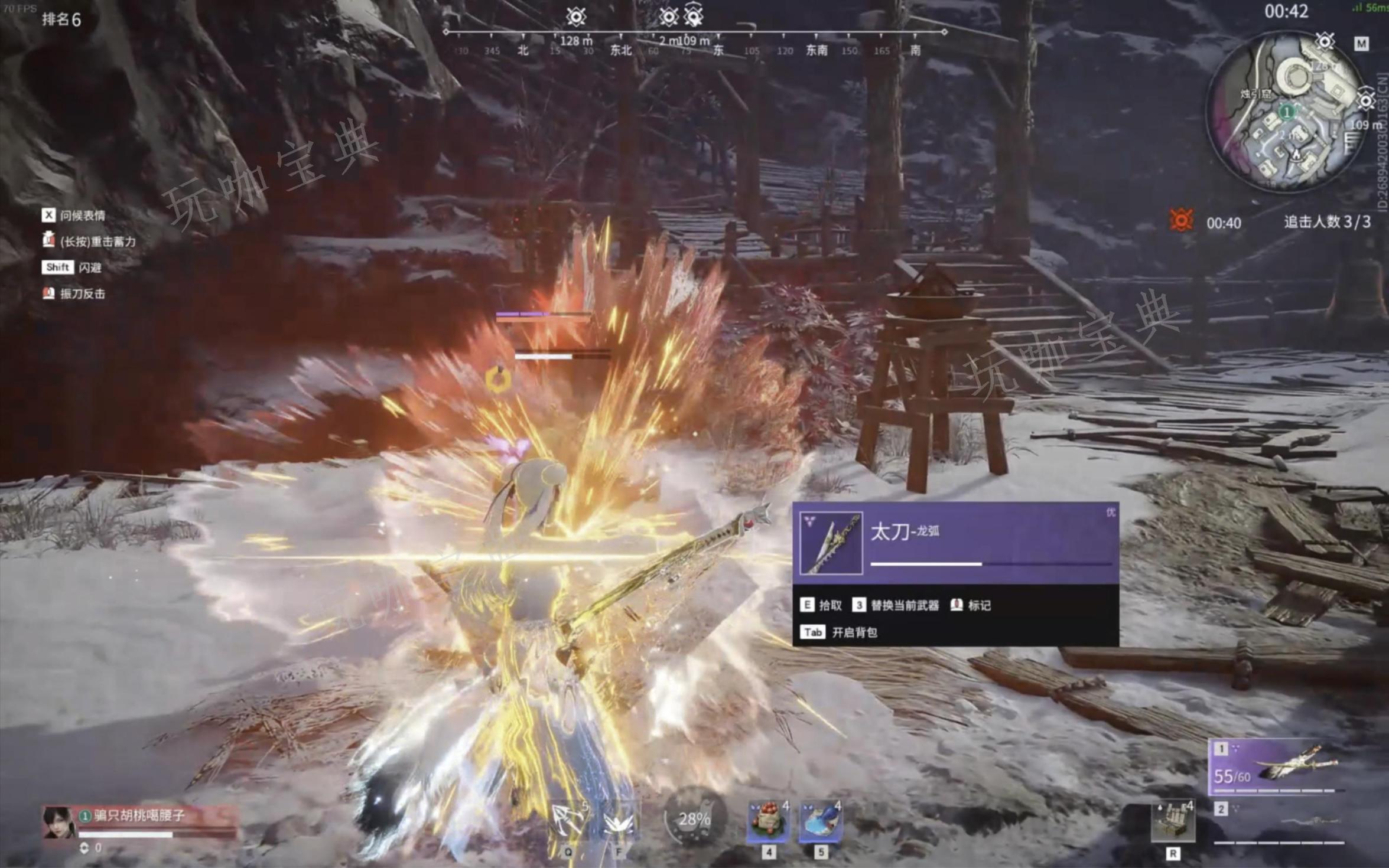Click the player portrait of 骗只胡桃喝腰子

pos(58,822)
